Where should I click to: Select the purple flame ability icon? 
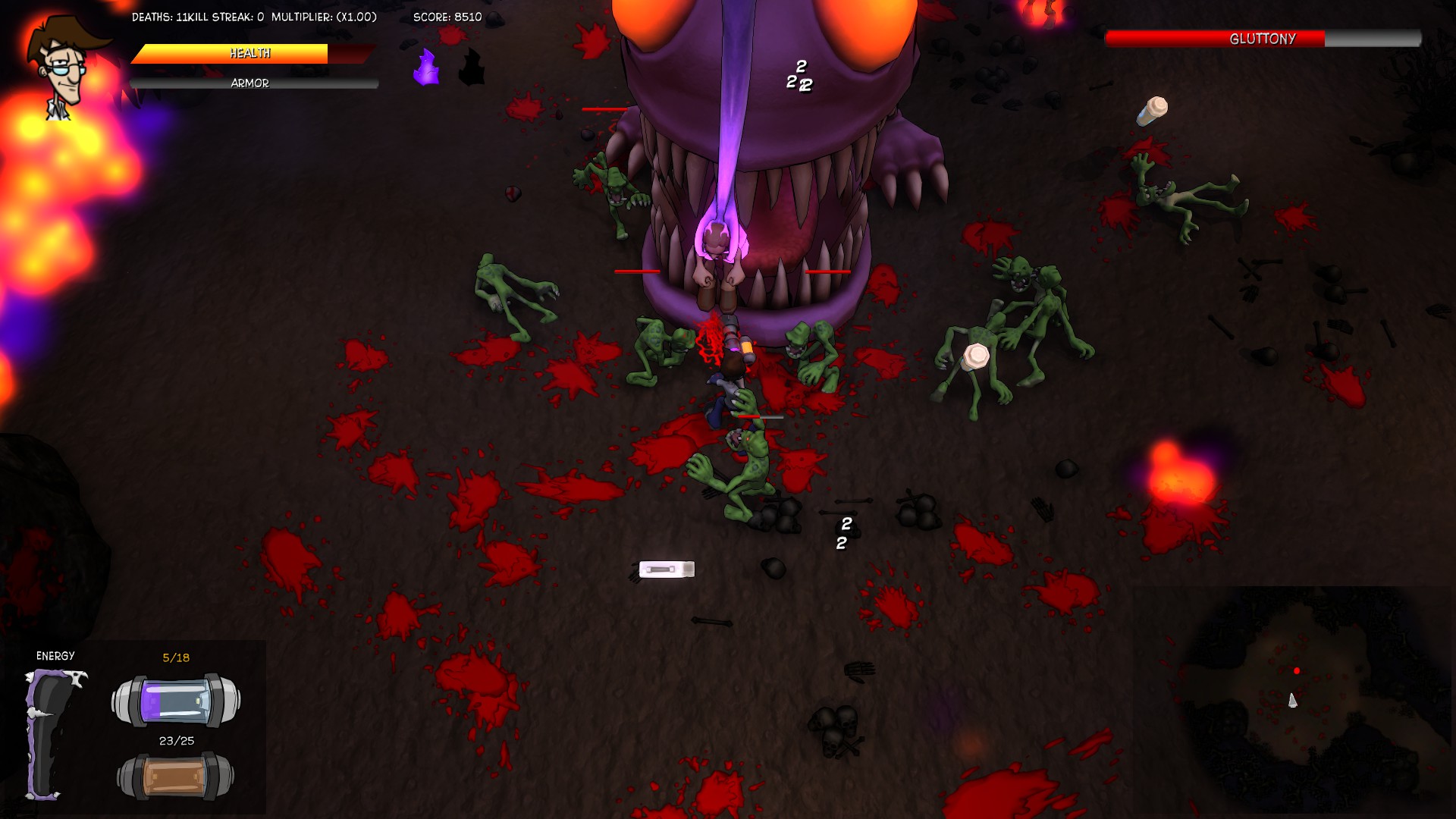(426, 67)
